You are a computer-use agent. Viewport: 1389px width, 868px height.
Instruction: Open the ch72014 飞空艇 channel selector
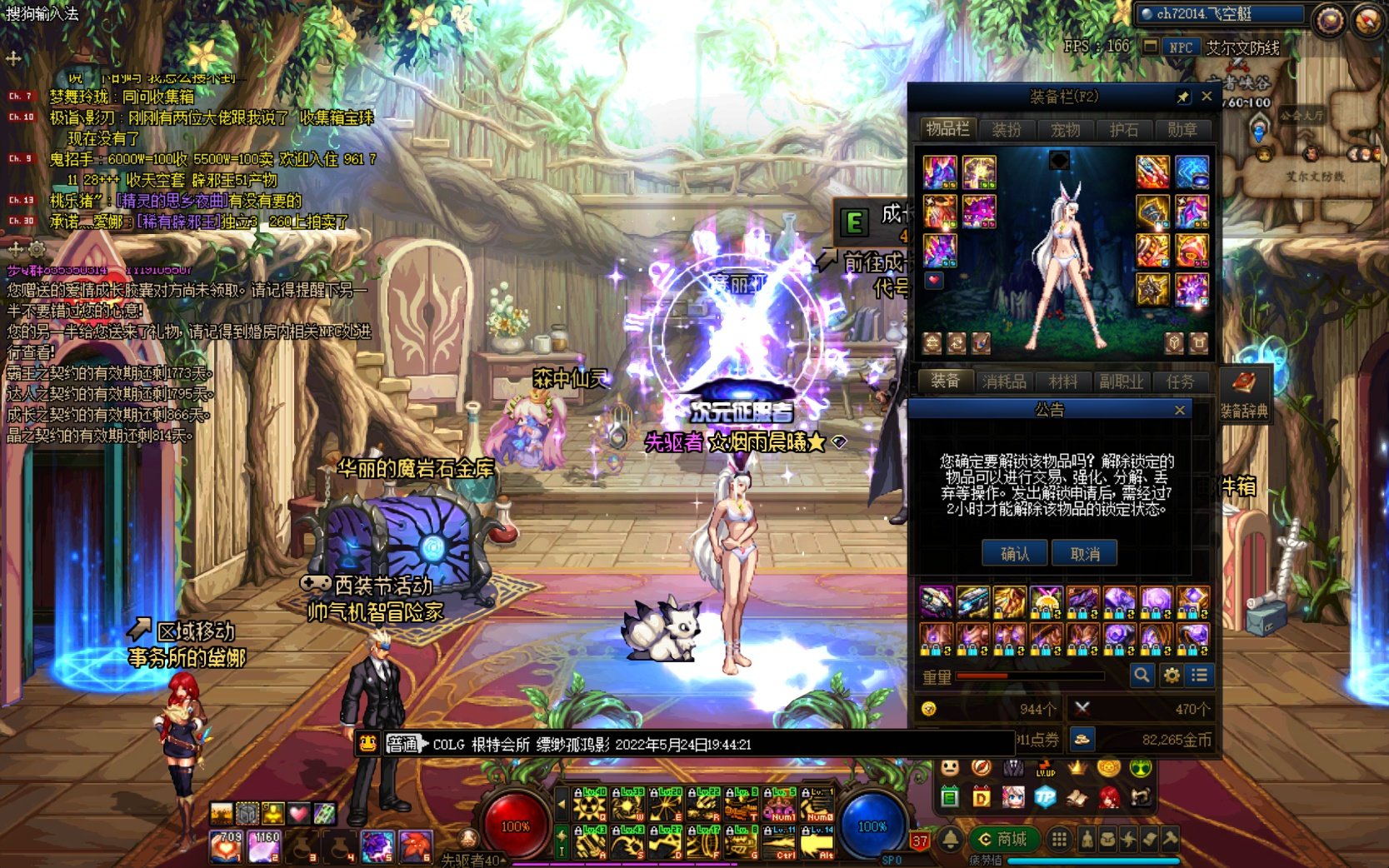(1221, 14)
